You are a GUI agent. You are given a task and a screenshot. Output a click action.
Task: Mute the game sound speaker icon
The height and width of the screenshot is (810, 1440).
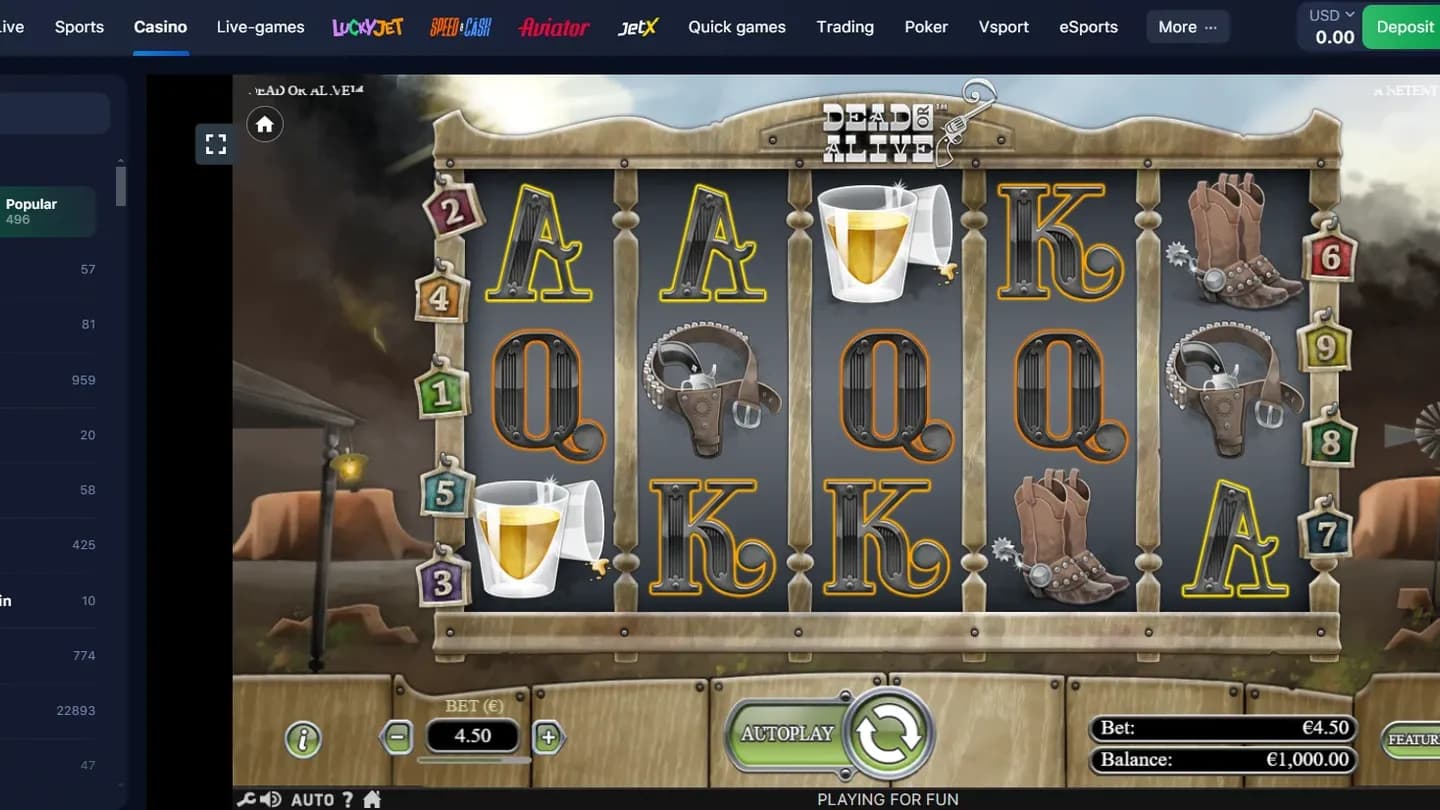[x=271, y=799]
